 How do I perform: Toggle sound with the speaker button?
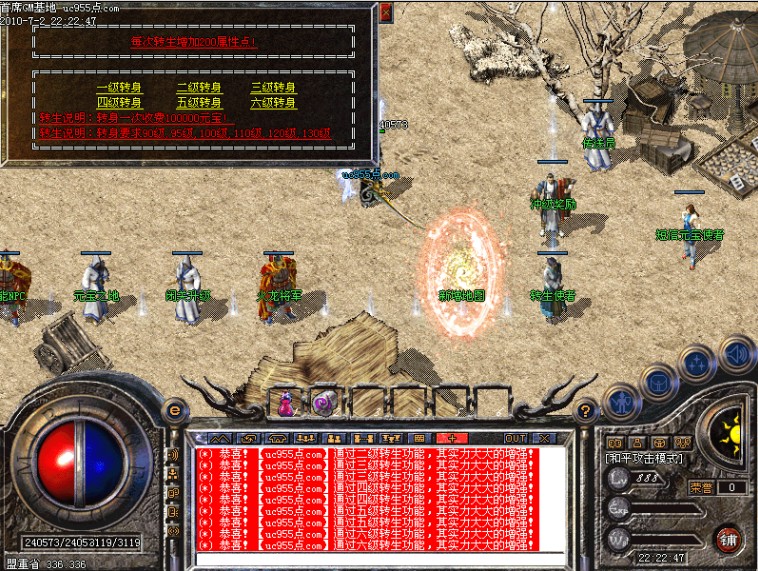tap(737, 353)
